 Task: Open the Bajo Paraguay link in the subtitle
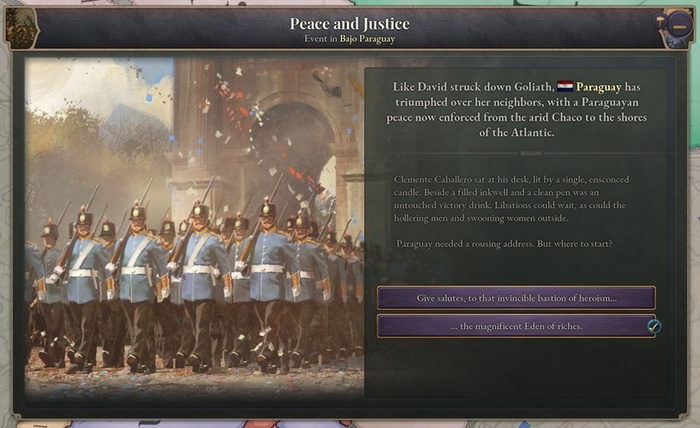369,39
